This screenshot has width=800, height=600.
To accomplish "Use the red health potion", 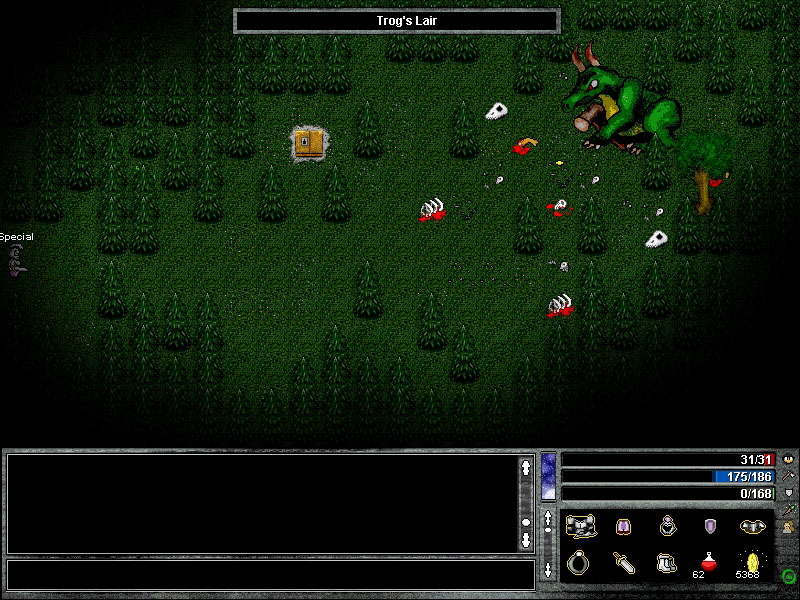I will coord(709,560).
